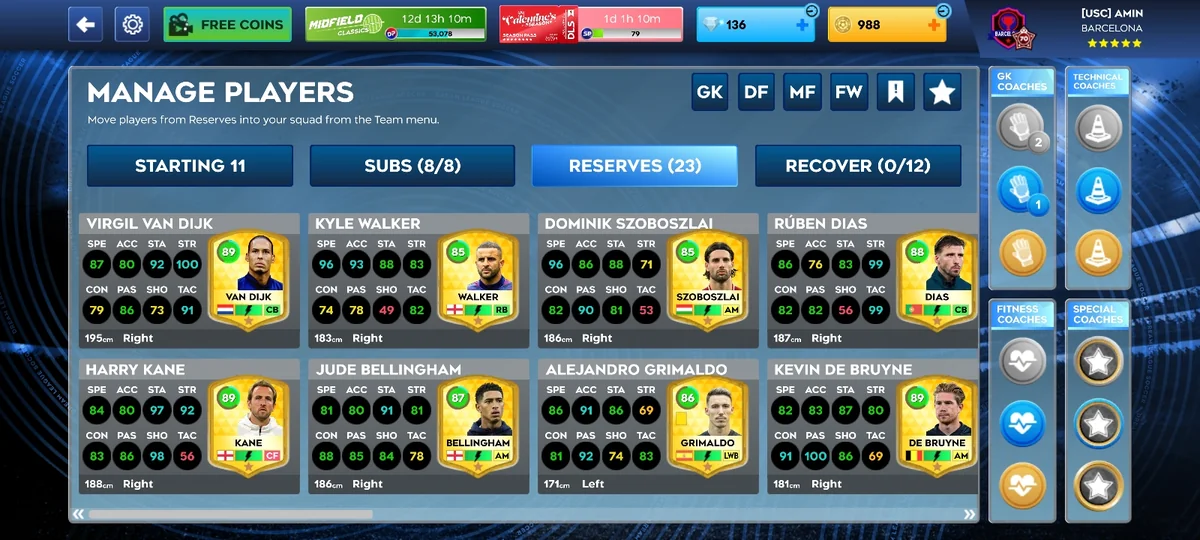1200x540 pixels.
Task: Open the Recover tab
Action: [x=857, y=166]
